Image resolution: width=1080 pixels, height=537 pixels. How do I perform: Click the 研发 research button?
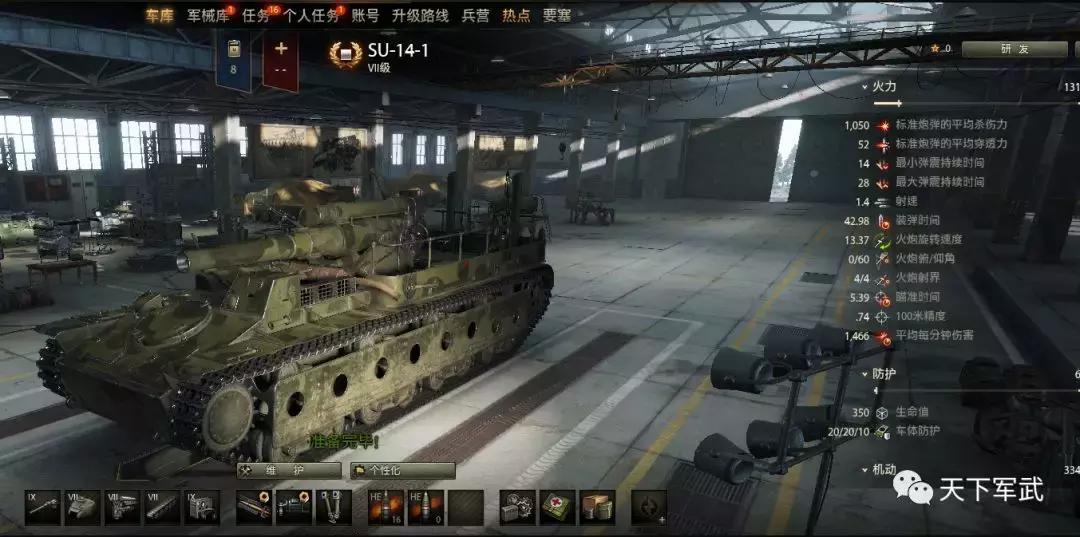1013,48
